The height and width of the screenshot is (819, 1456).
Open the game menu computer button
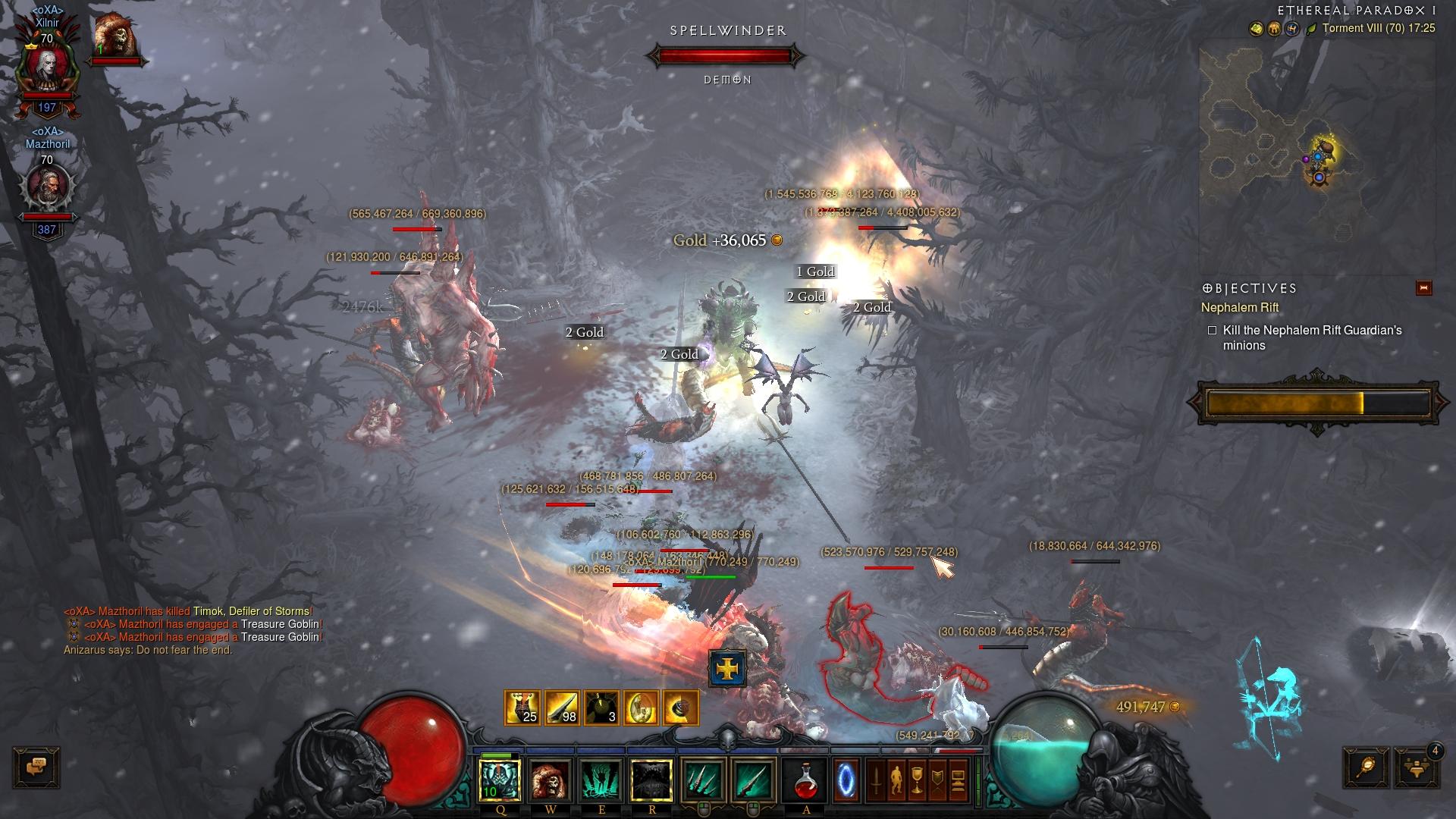958,780
